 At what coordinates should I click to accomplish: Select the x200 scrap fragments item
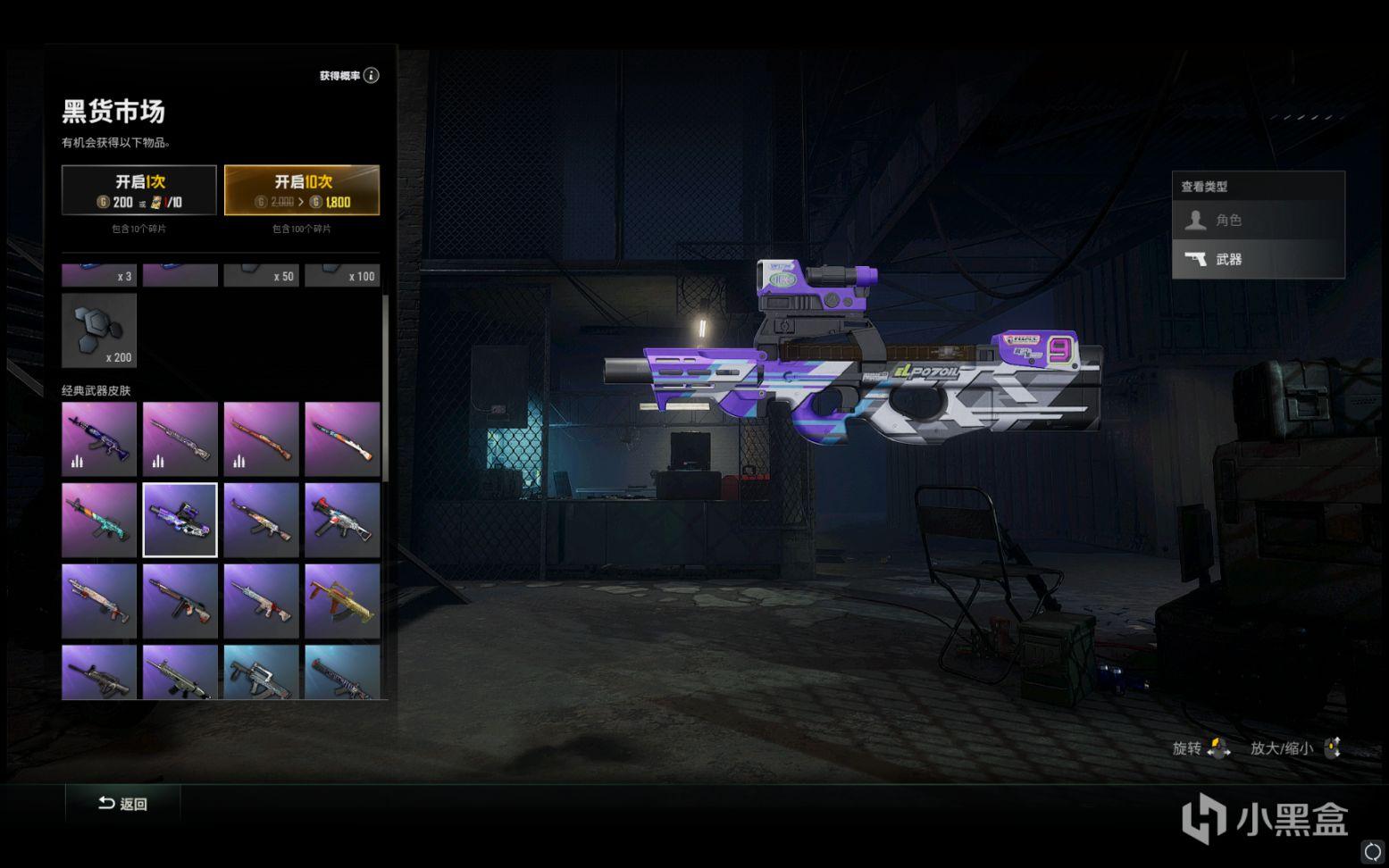click(x=99, y=330)
